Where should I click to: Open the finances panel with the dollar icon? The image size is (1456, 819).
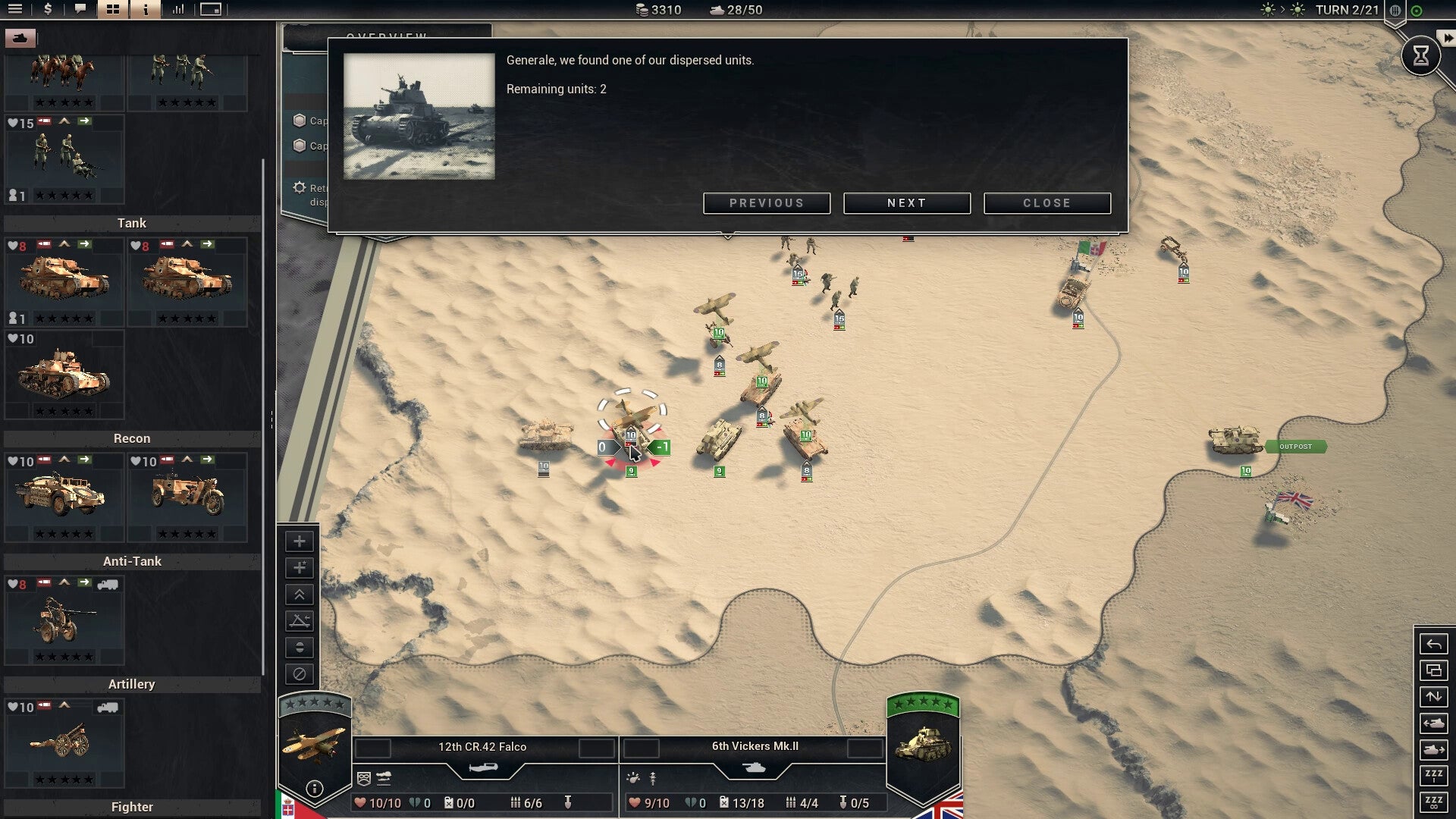tap(48, 11)
